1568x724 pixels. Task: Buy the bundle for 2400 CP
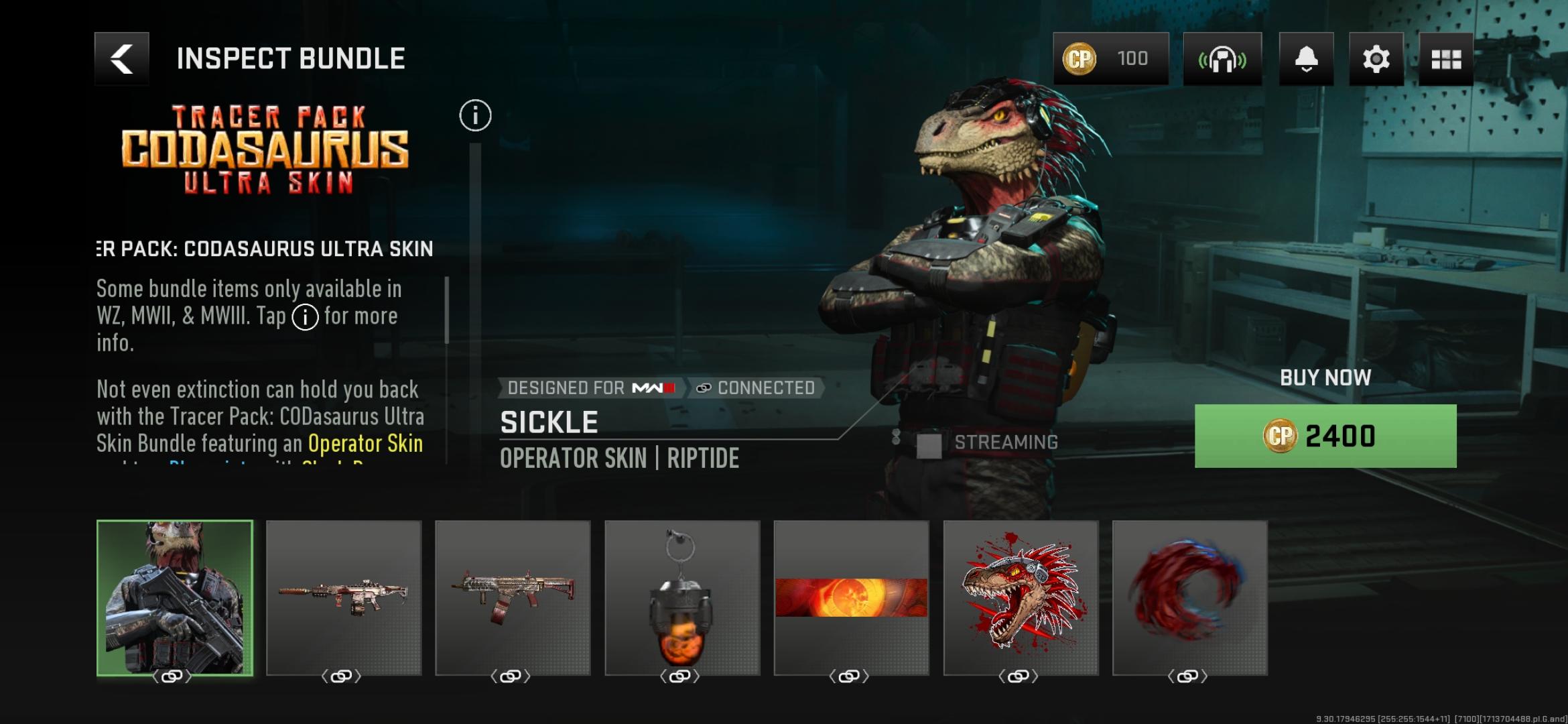click(1325, 436)
